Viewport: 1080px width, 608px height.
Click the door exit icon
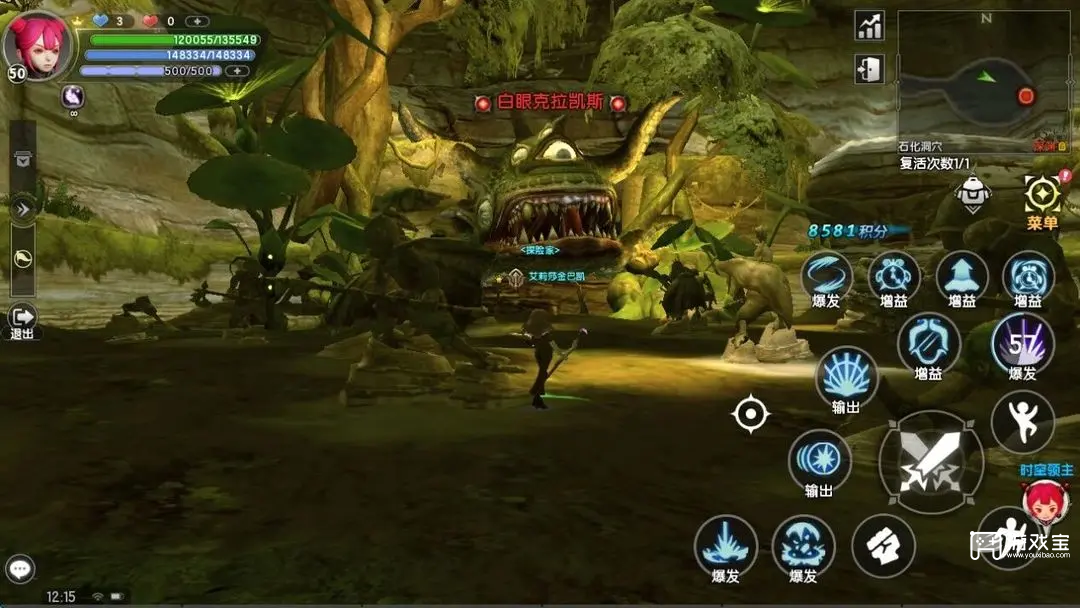[x=869, y=69]
